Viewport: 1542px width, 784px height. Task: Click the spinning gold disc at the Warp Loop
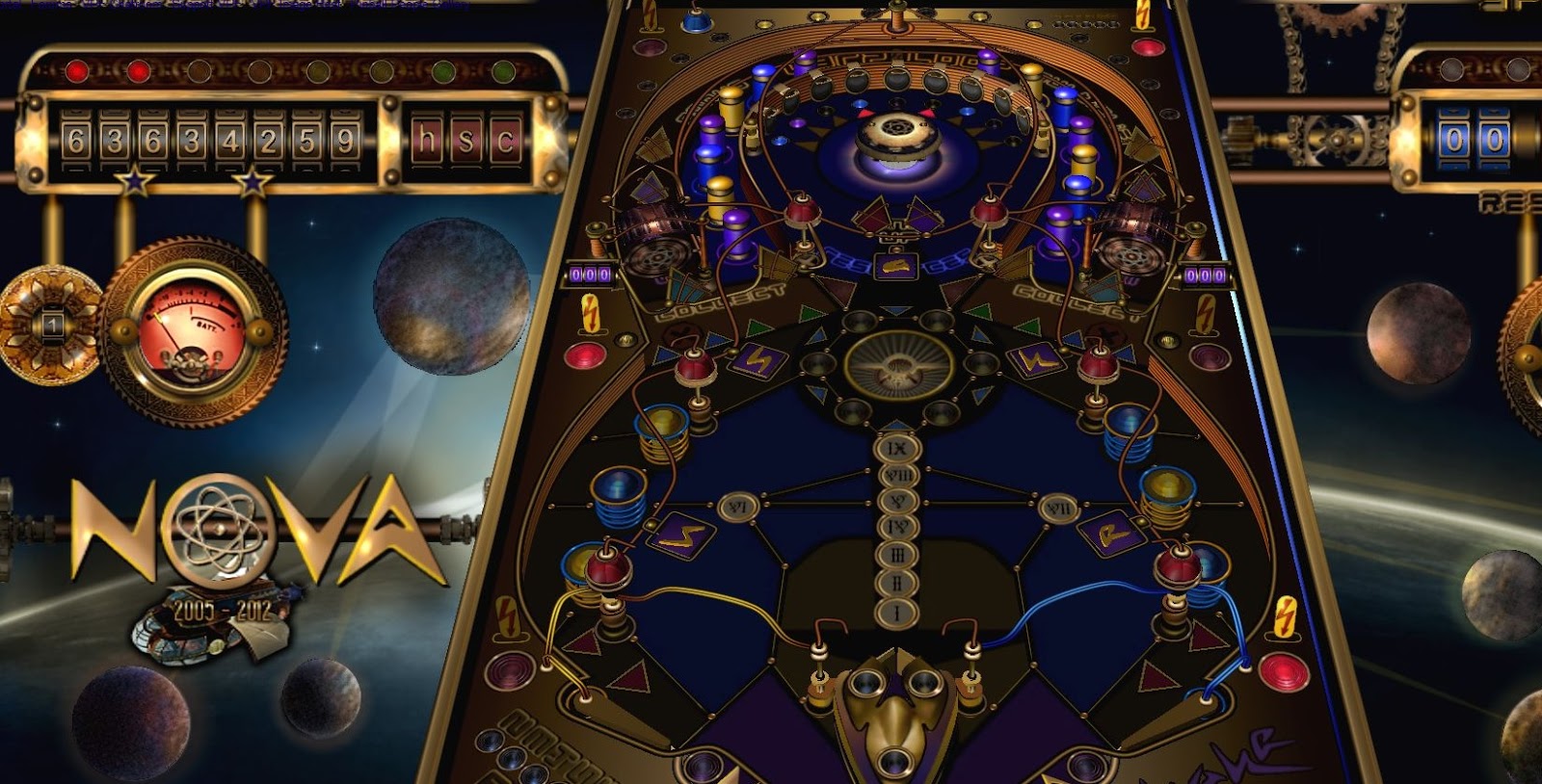pos(896,130)
